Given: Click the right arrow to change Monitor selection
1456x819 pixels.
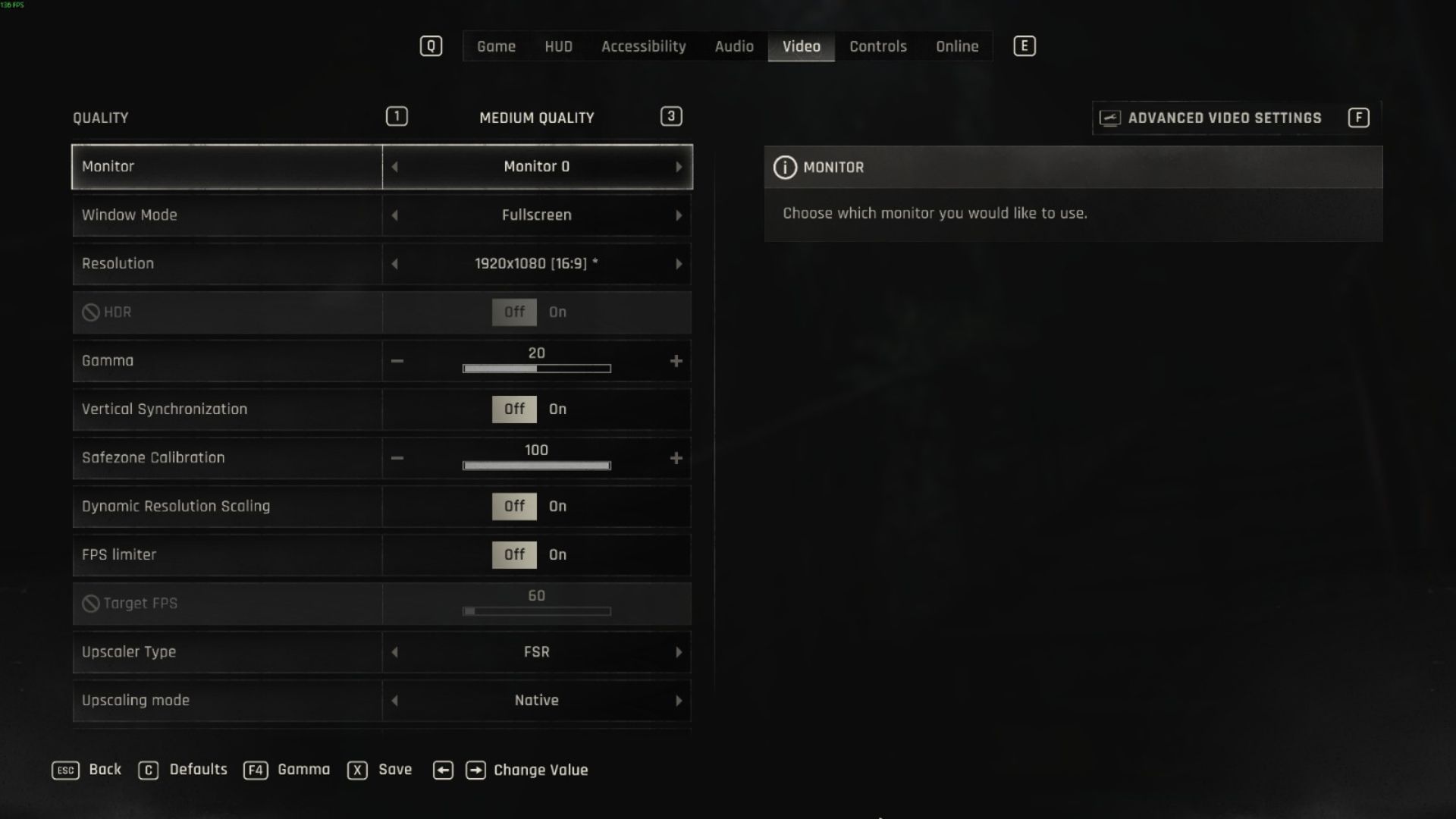Looking at the screenshot, I should tap(680, 166).
